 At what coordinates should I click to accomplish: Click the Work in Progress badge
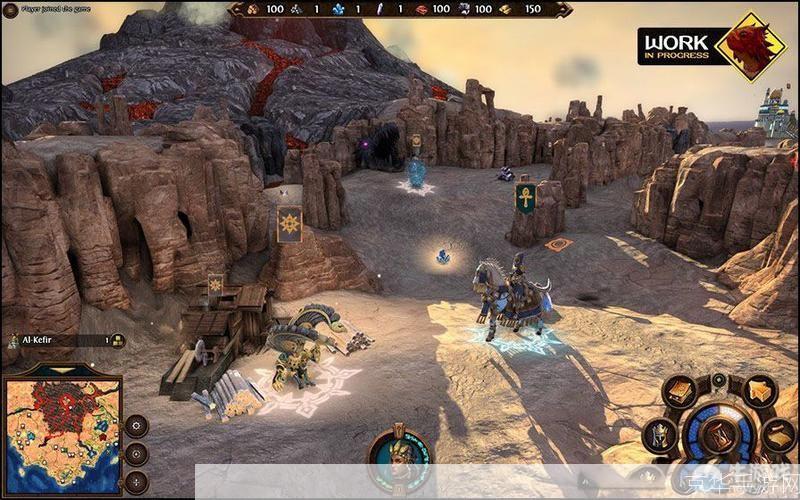[714, 45]
